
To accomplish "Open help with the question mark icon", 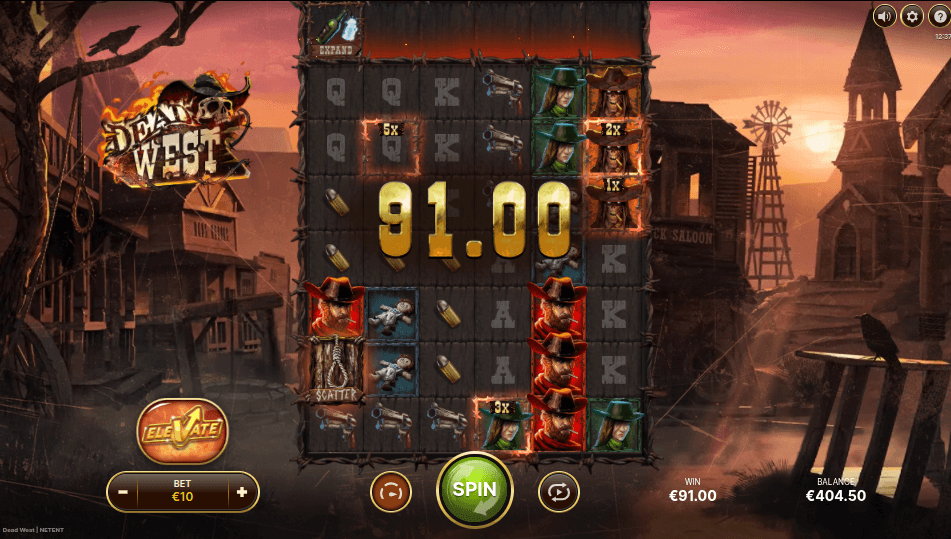I will point(938,16).
